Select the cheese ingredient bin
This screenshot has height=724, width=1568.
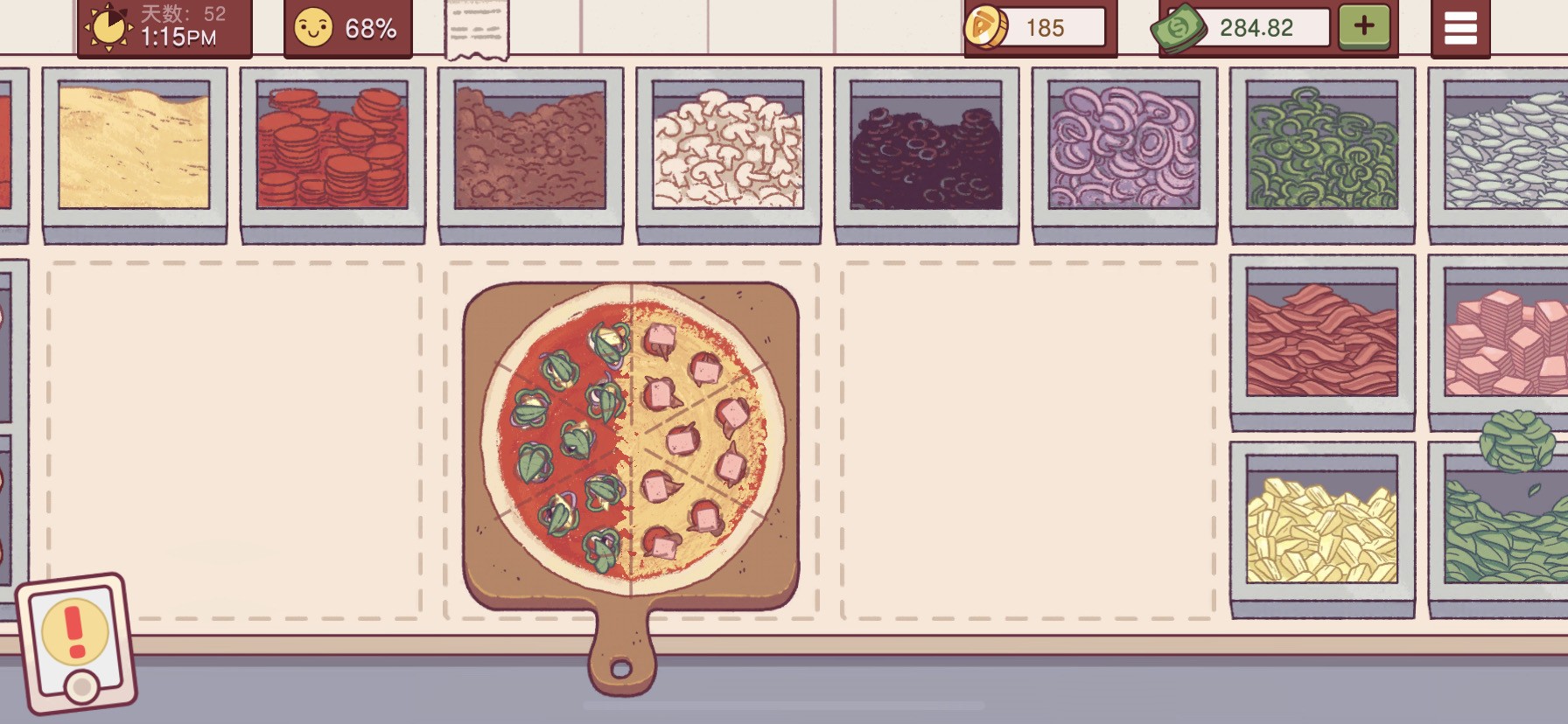tap(134, 146)
